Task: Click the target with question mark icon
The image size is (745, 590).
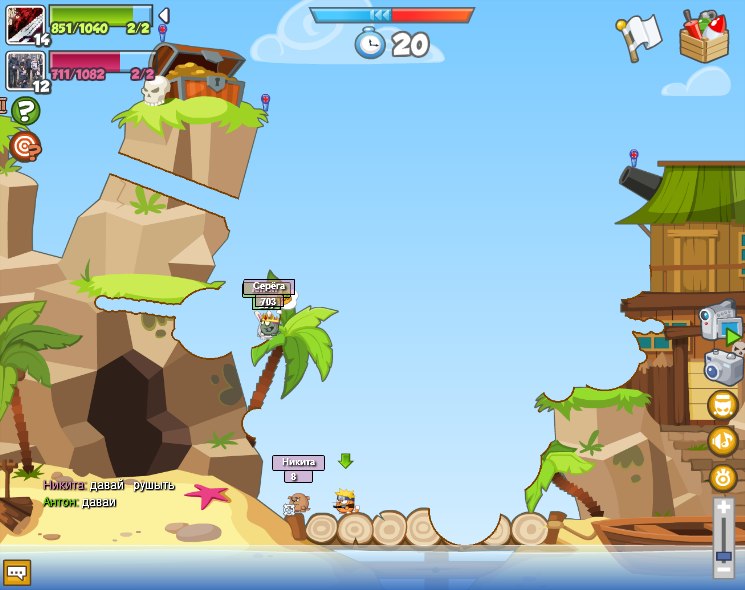Action: [x=24, y=147]
